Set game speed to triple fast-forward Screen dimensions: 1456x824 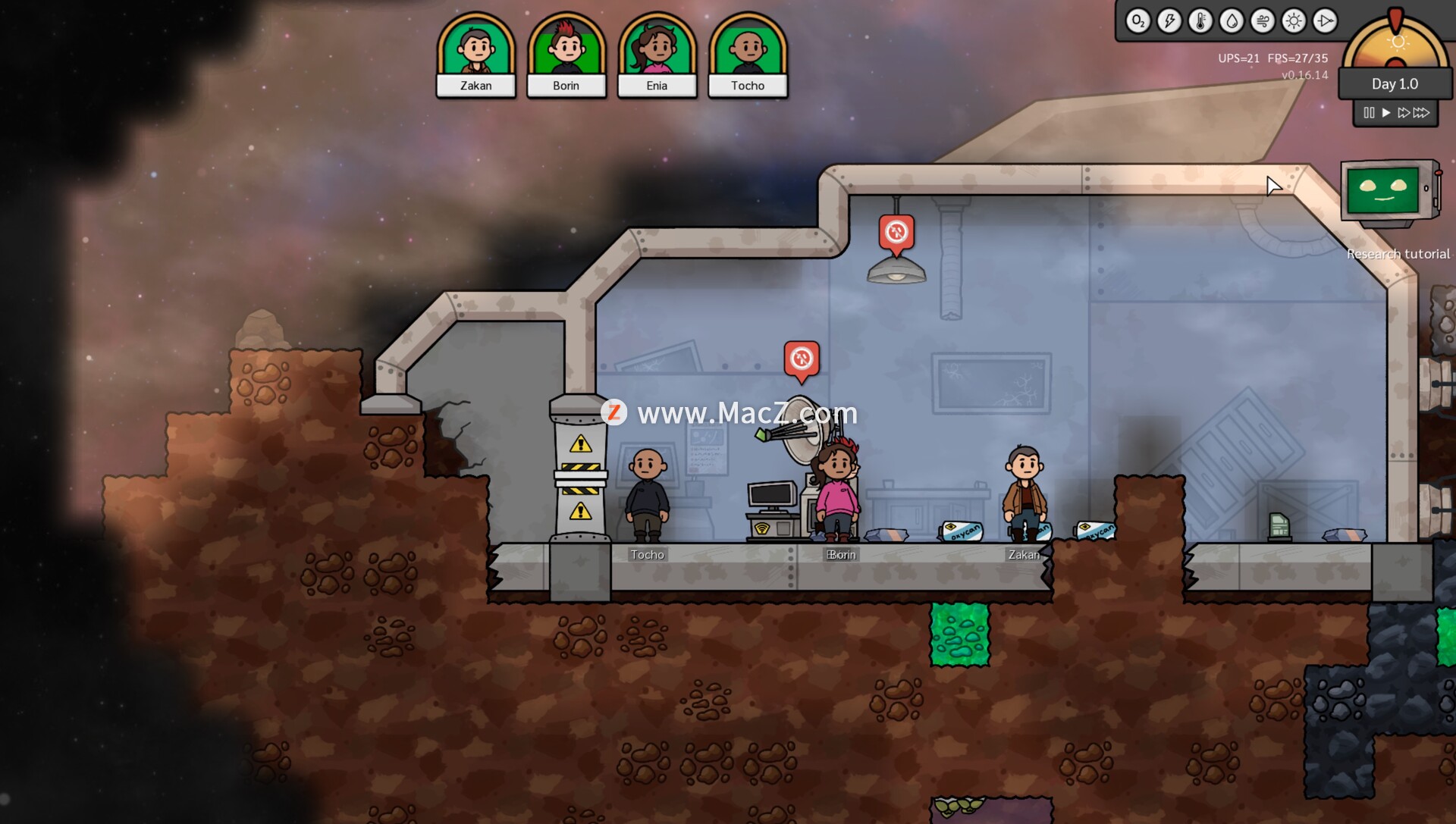[1422, 113]
